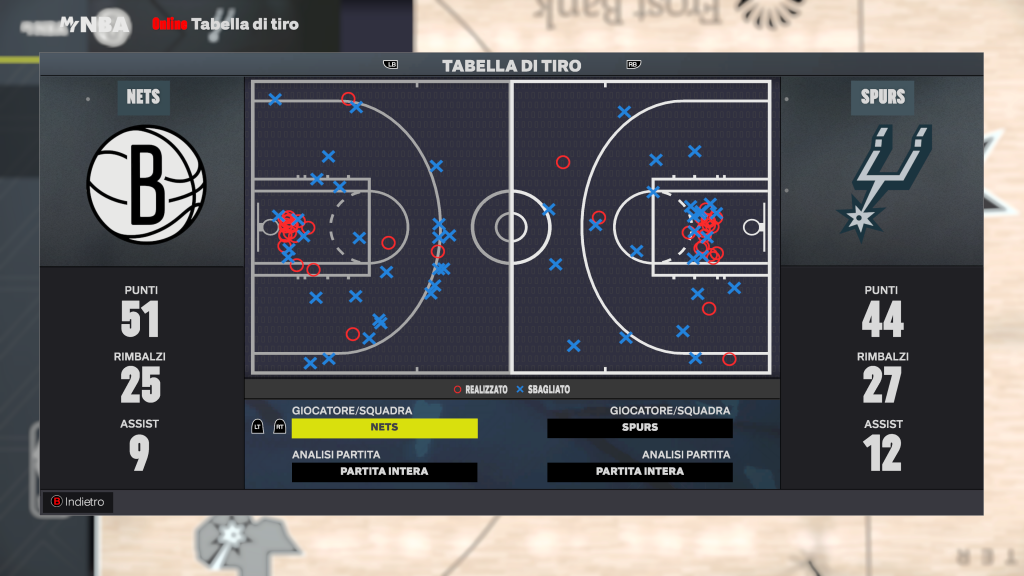Select the highlighted NETS team selector
The height and width of the screenshot is (576, 1024).
384,428
